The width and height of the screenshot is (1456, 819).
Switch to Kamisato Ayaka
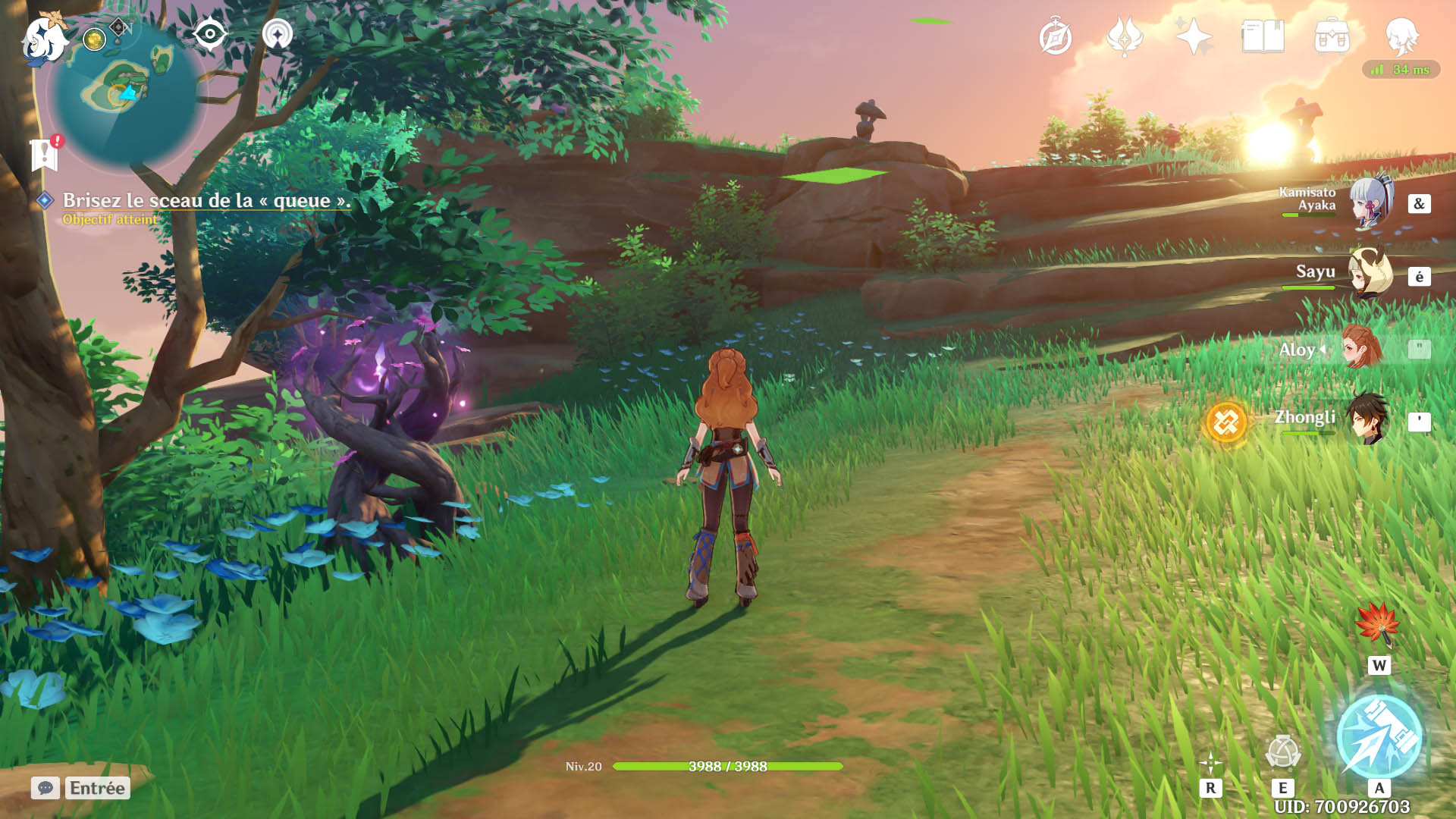(x=1371, y=202)
